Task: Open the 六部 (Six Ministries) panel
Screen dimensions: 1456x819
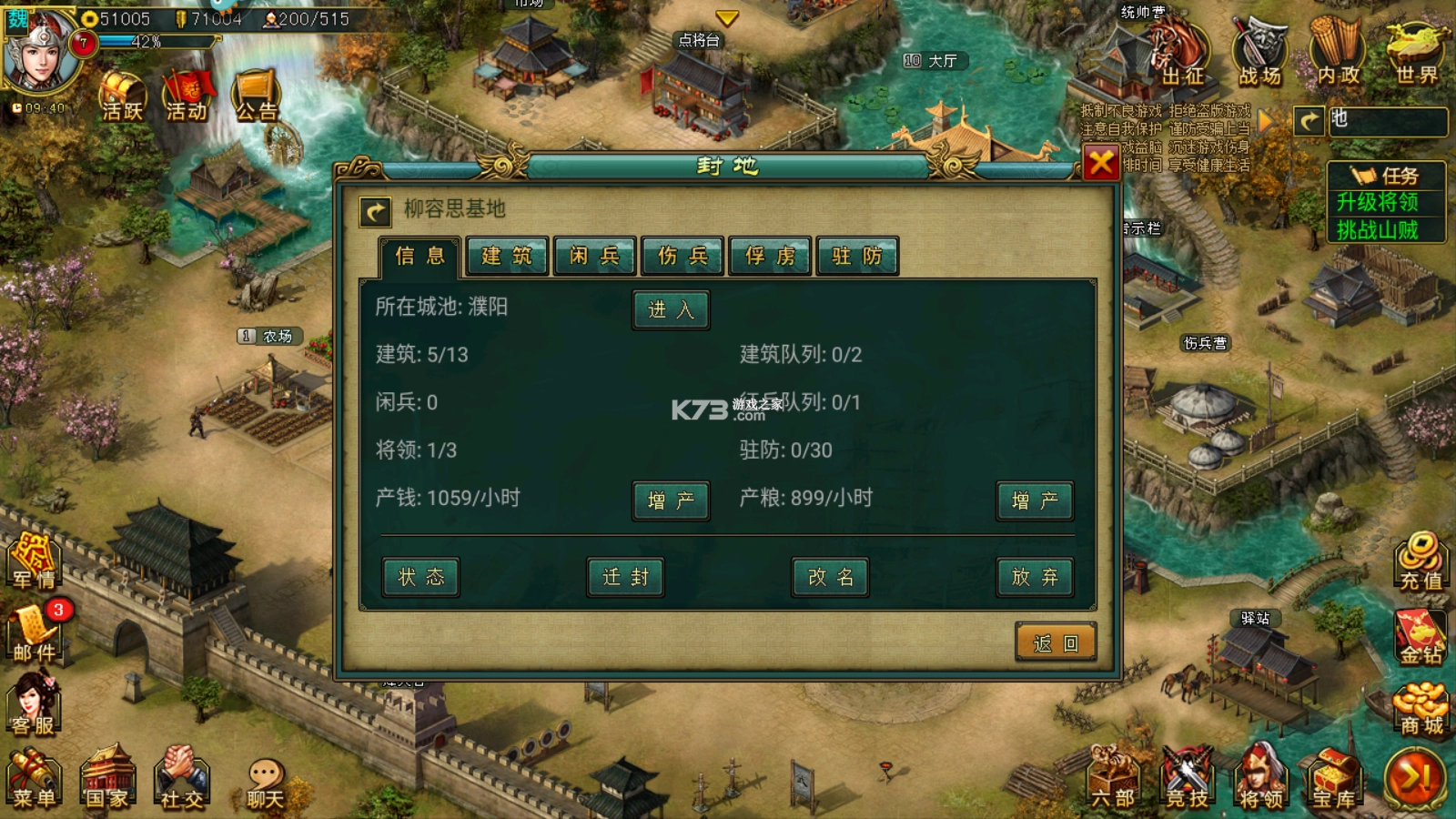Action: 1112,778
